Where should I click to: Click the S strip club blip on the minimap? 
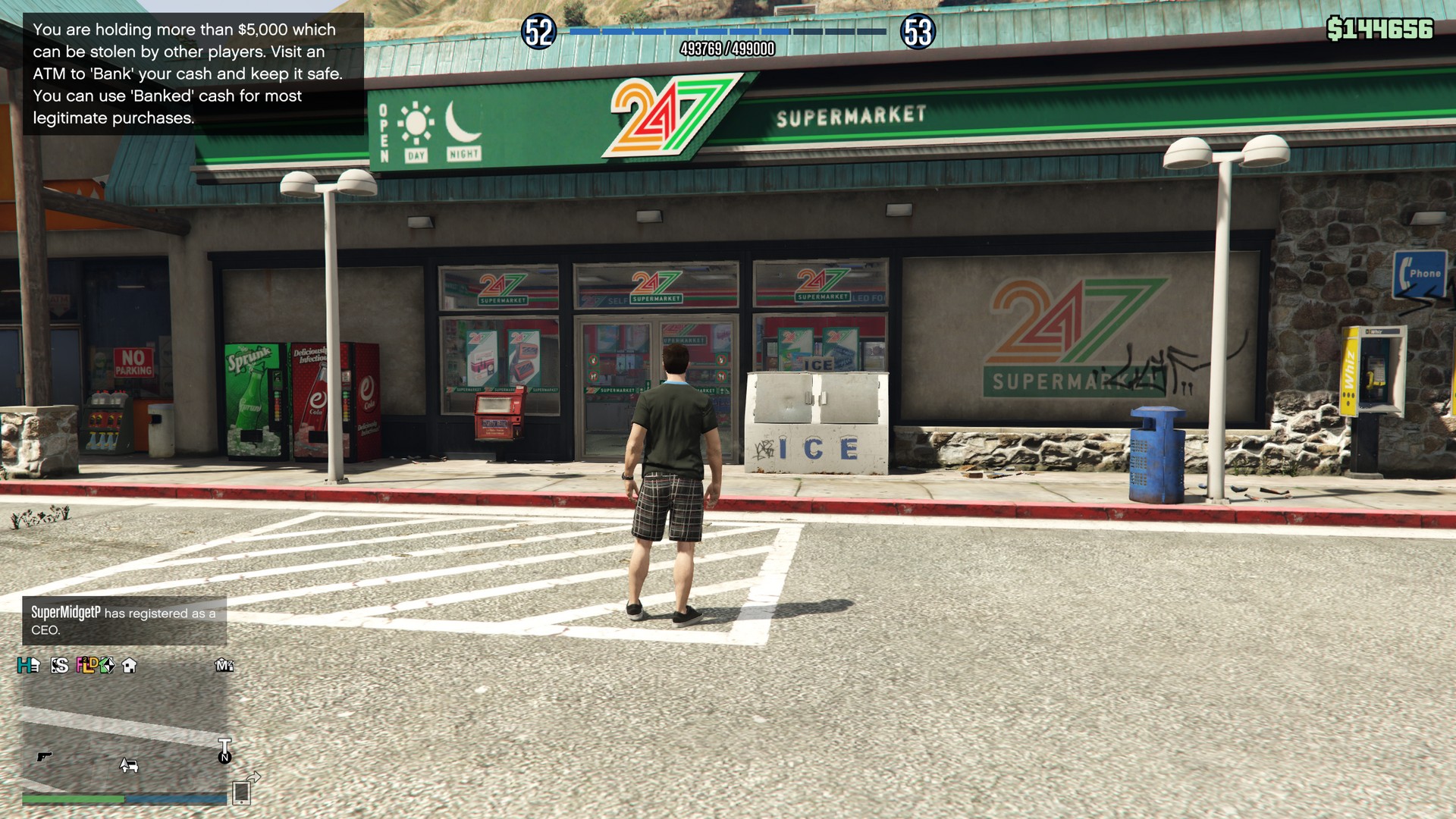pos(60,666)
